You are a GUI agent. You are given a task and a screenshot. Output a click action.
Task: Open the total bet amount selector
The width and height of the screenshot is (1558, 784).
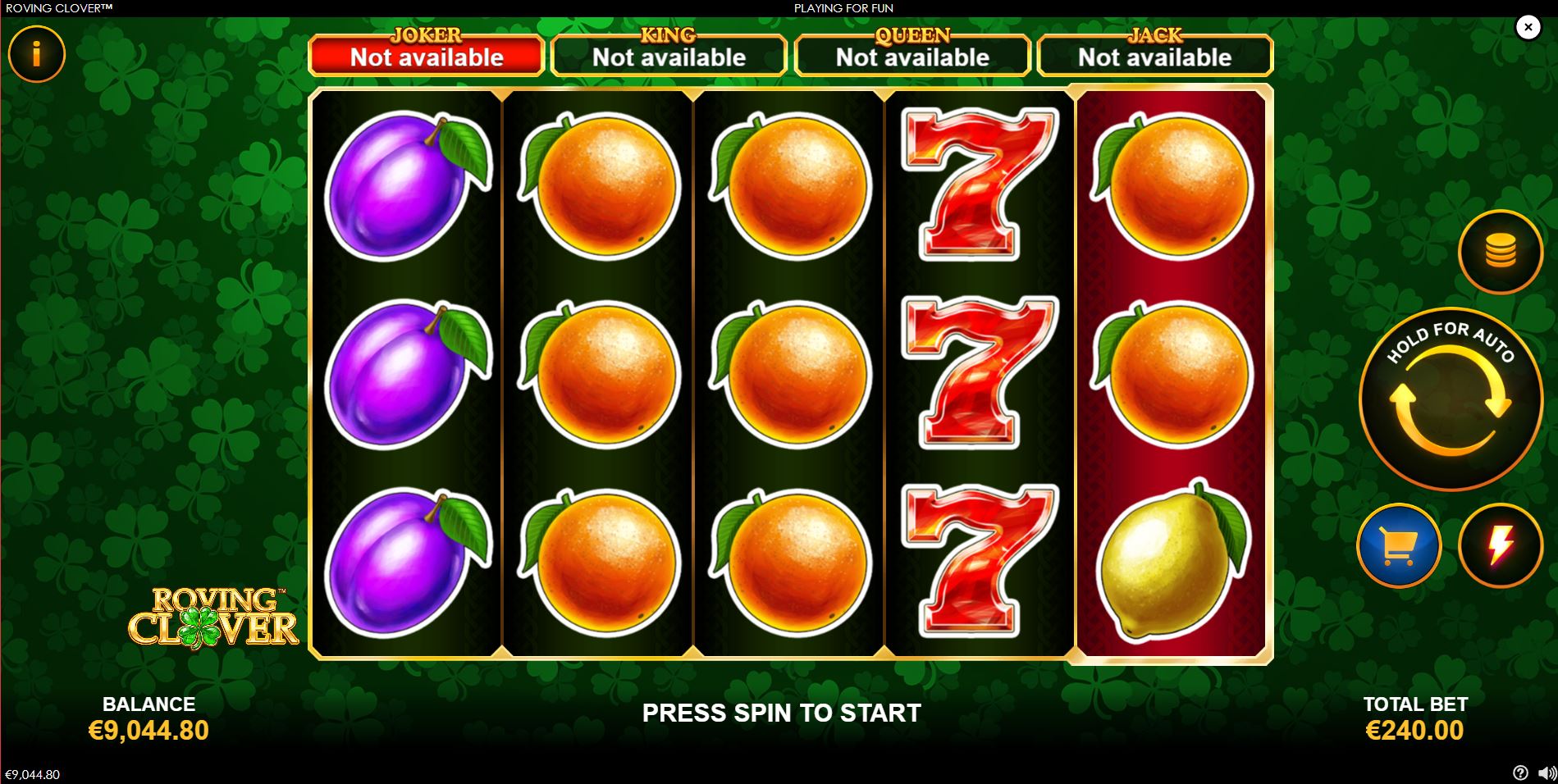pyautogui.click(x=1415, y=728)
